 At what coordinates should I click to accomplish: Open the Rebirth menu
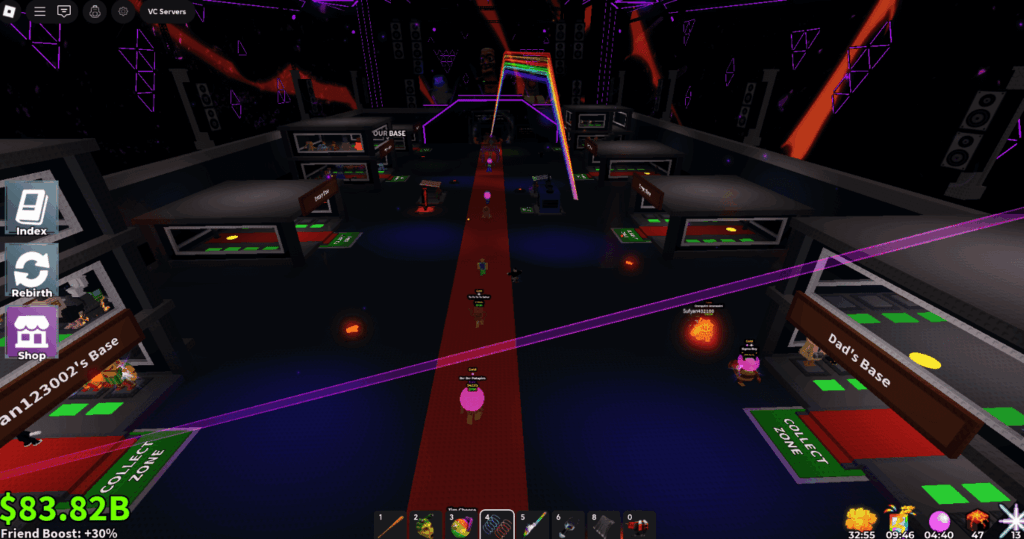pos(32,270)
